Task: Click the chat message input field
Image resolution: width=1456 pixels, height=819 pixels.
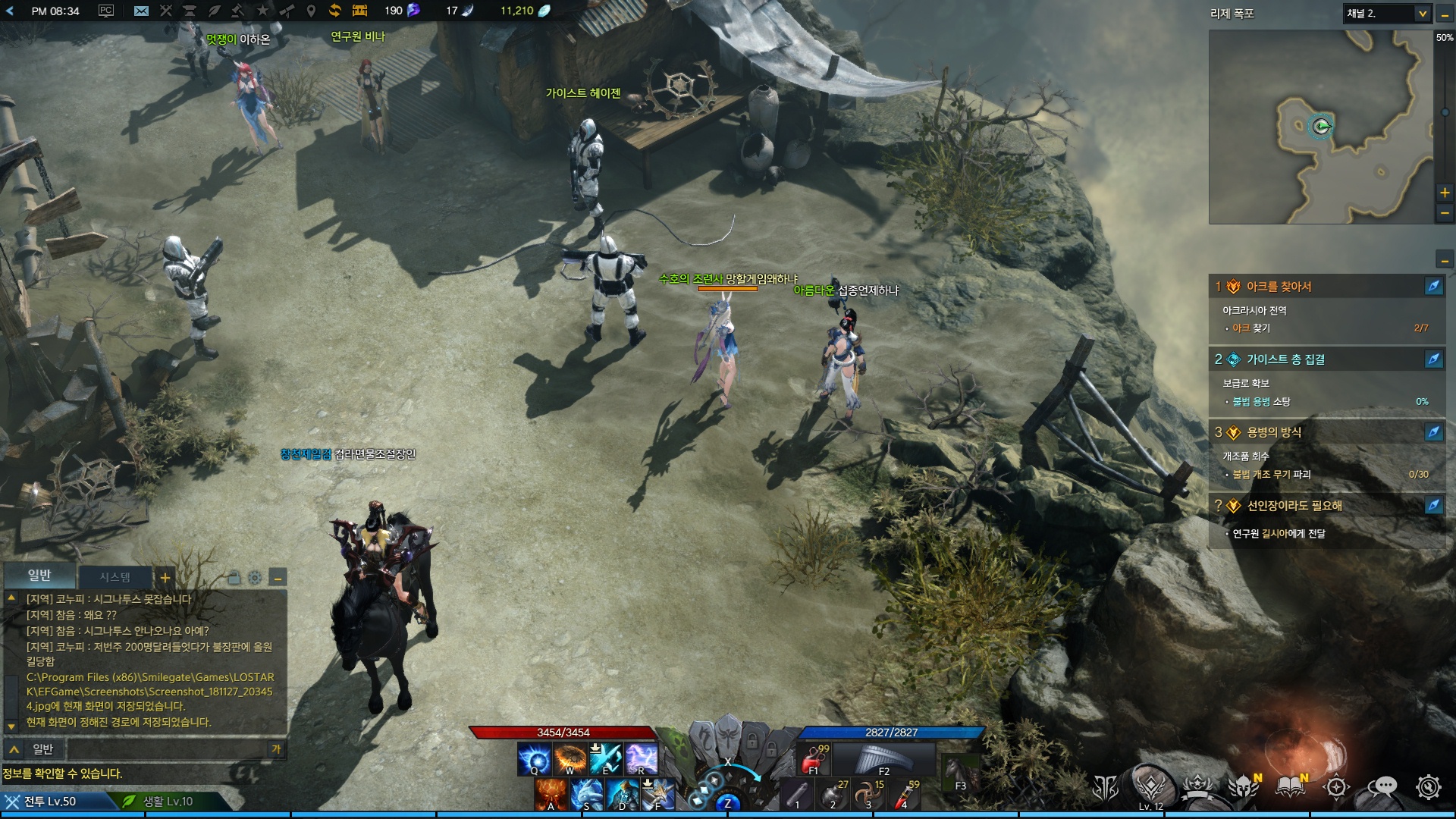Action: (167, 749)
